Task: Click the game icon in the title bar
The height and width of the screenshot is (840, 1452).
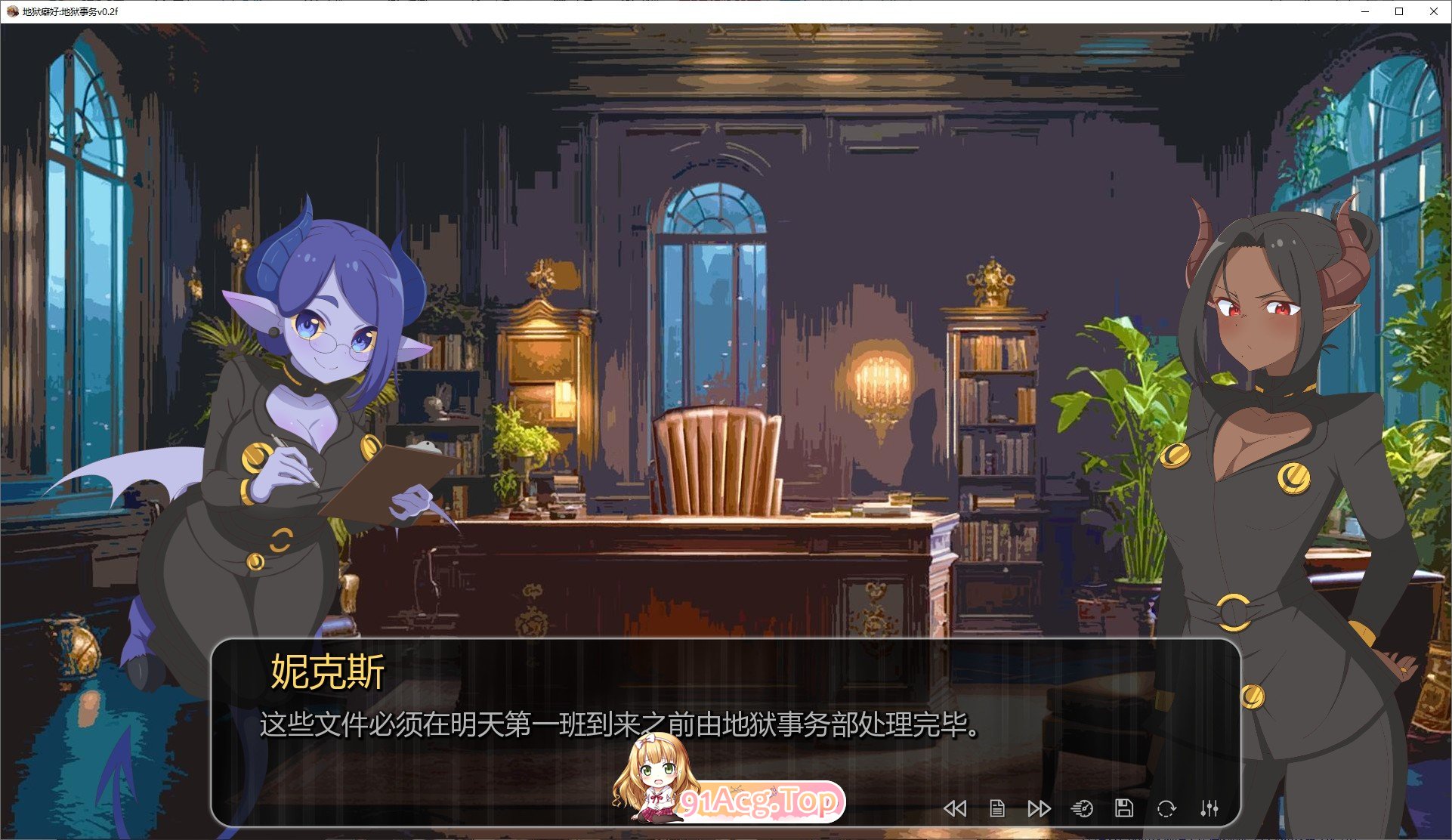Action: [x=11, y=11]
